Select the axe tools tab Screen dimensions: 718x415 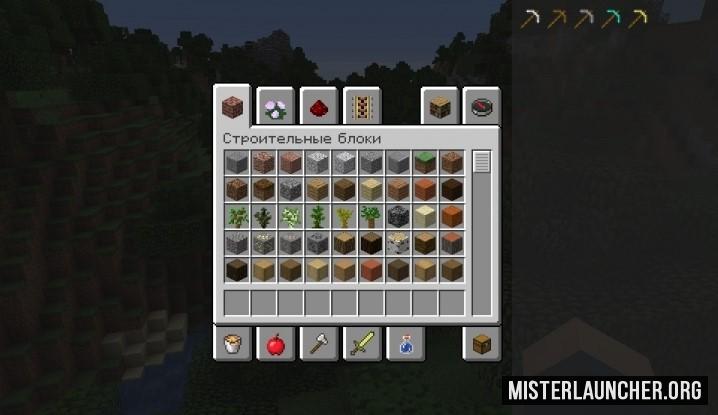tap(315, 345)
